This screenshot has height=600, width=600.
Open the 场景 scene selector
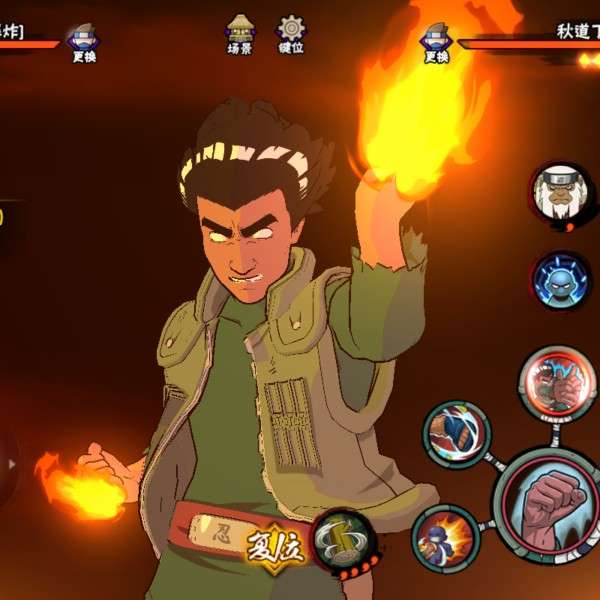pos(240,33)
